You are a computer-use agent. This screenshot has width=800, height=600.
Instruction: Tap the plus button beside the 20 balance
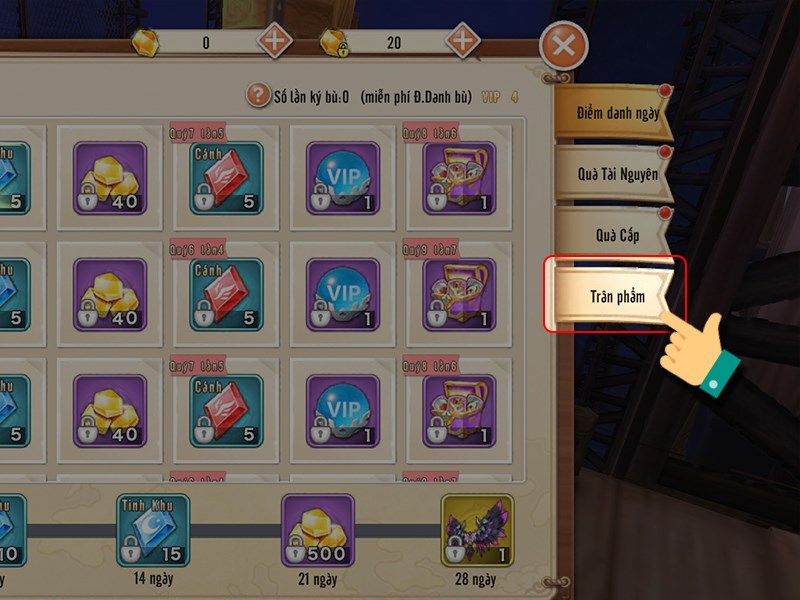pos(461,42)
